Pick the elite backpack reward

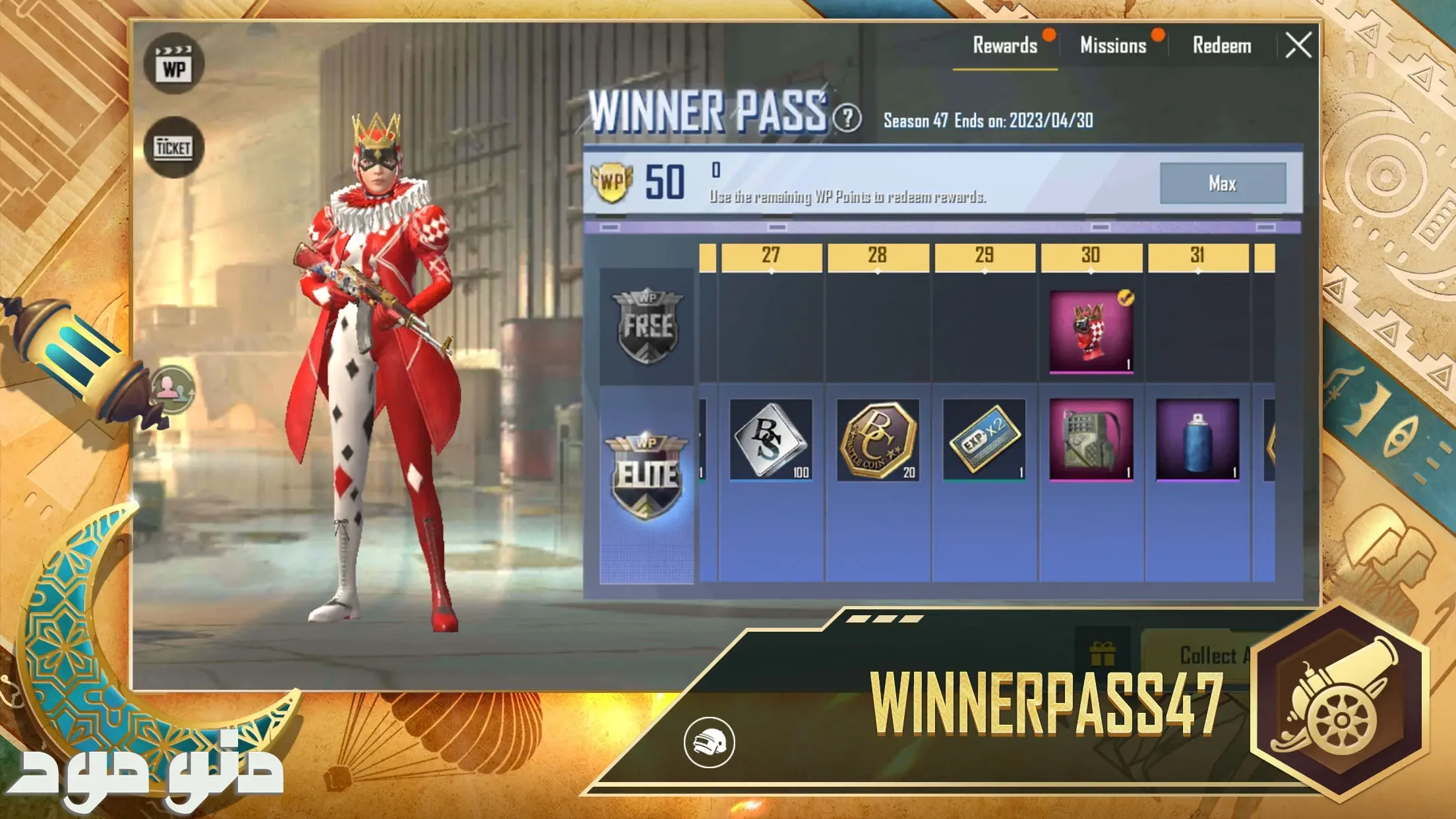[1091, 439]
